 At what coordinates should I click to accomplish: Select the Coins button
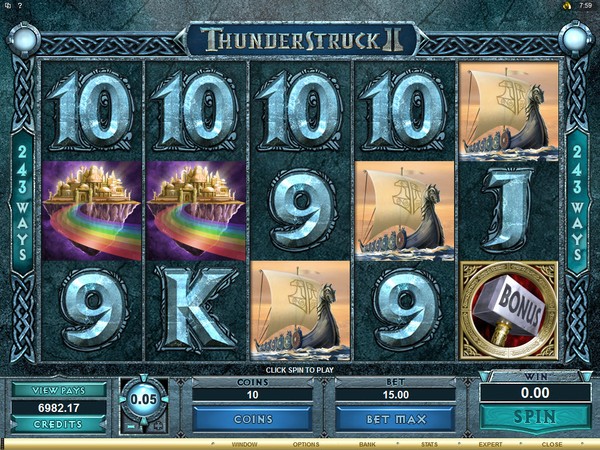251,418
